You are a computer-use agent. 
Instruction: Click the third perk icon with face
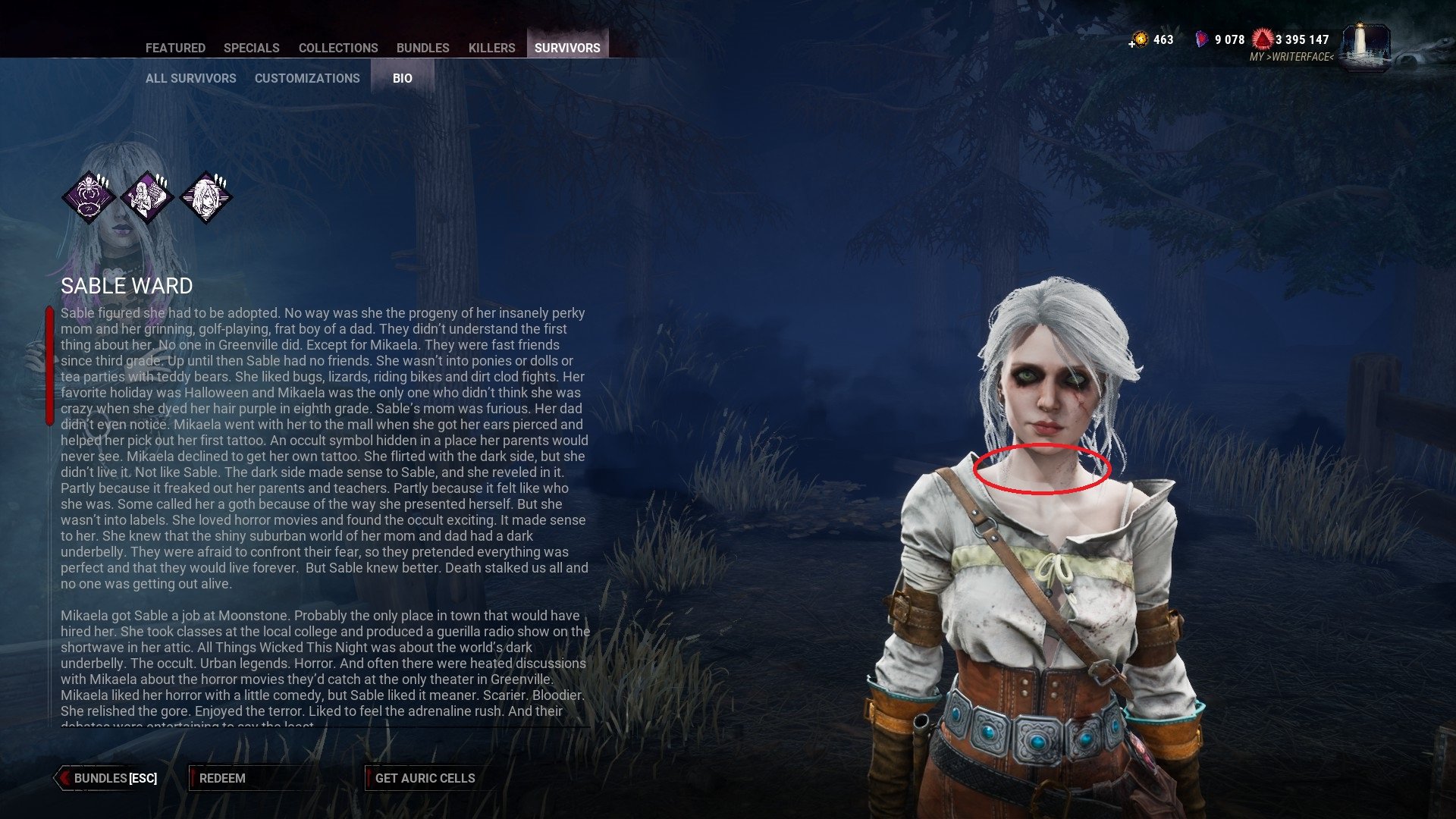click(x=206, y=197)
